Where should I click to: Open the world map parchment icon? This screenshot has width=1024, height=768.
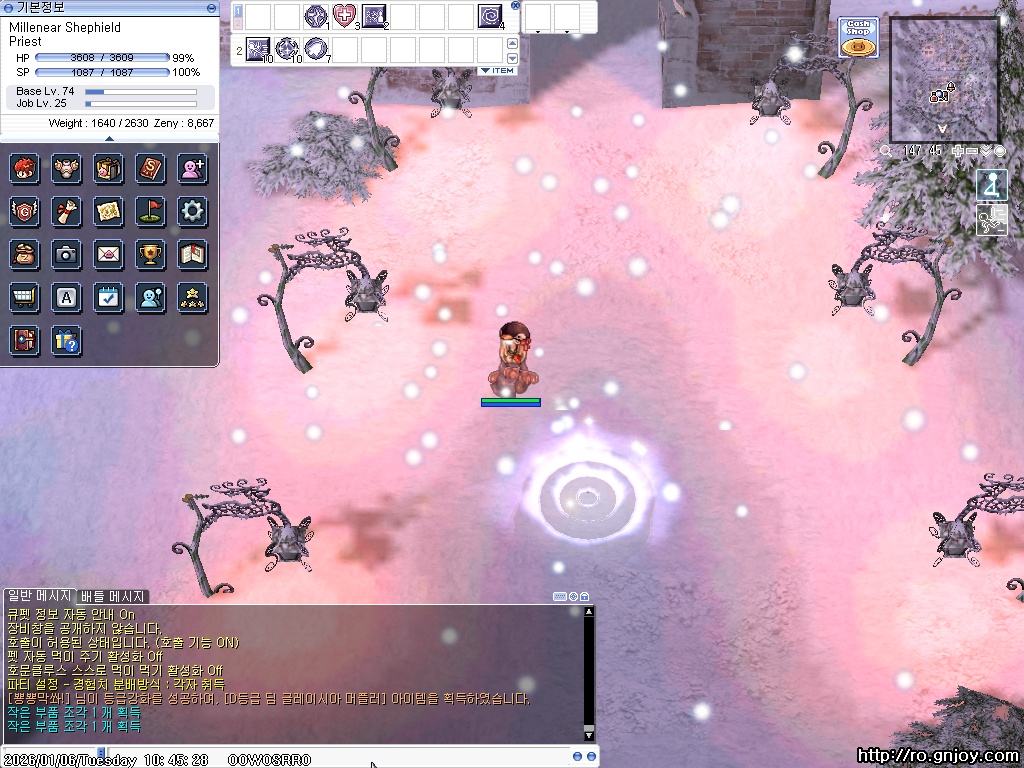[108, 211]
